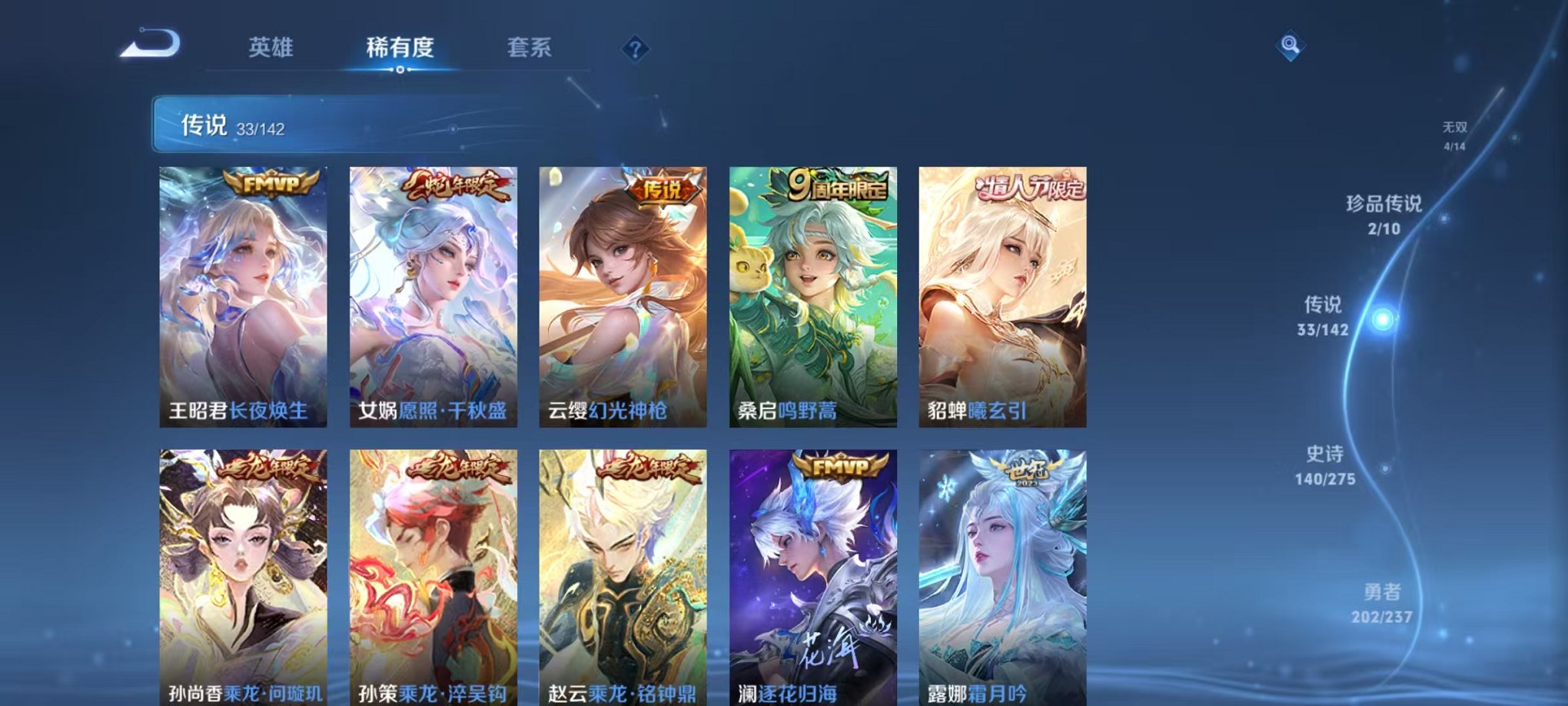Switch to the 套系 tab
Image resolution: width=1568 pixels, height=706 pixels.
click(x=529, y=48)
